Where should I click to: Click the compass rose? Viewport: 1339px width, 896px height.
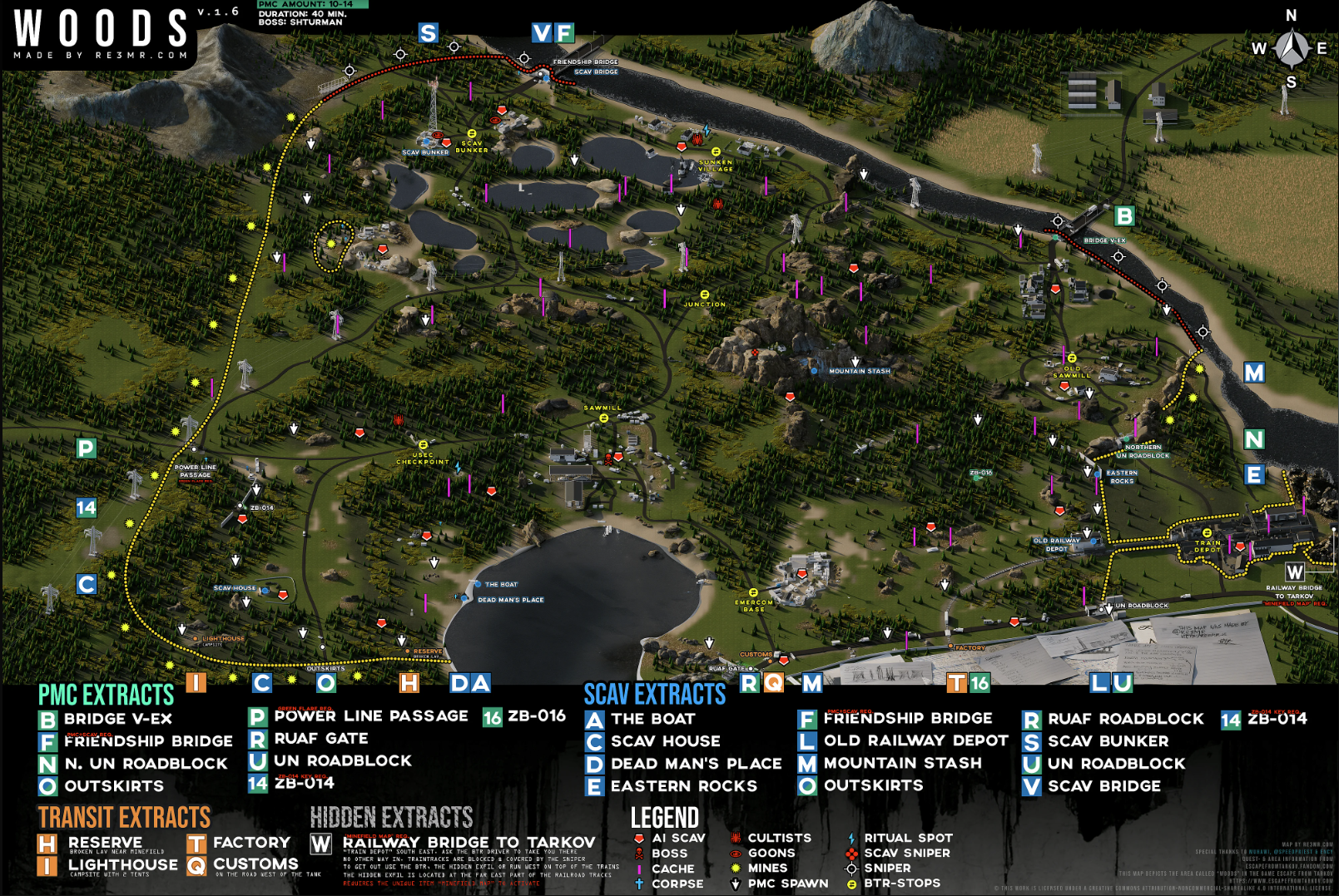1291,48
